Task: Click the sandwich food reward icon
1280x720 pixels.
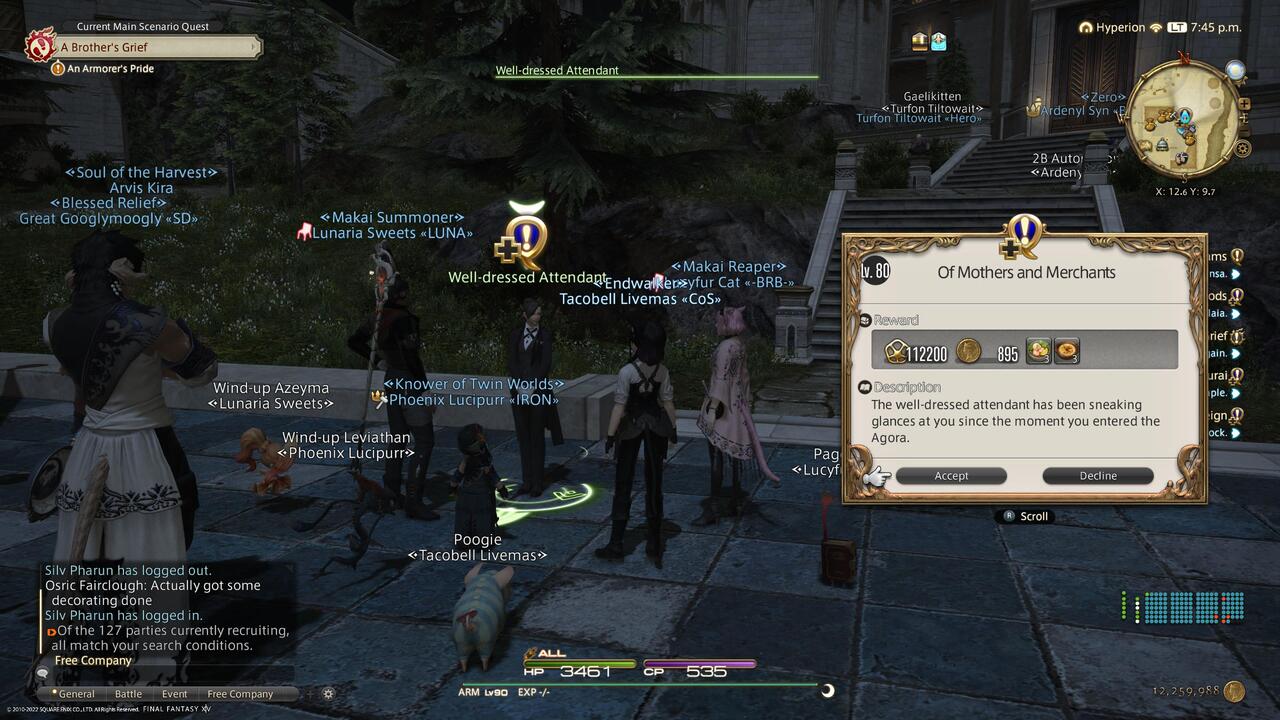Action: tap(1038, 350)
